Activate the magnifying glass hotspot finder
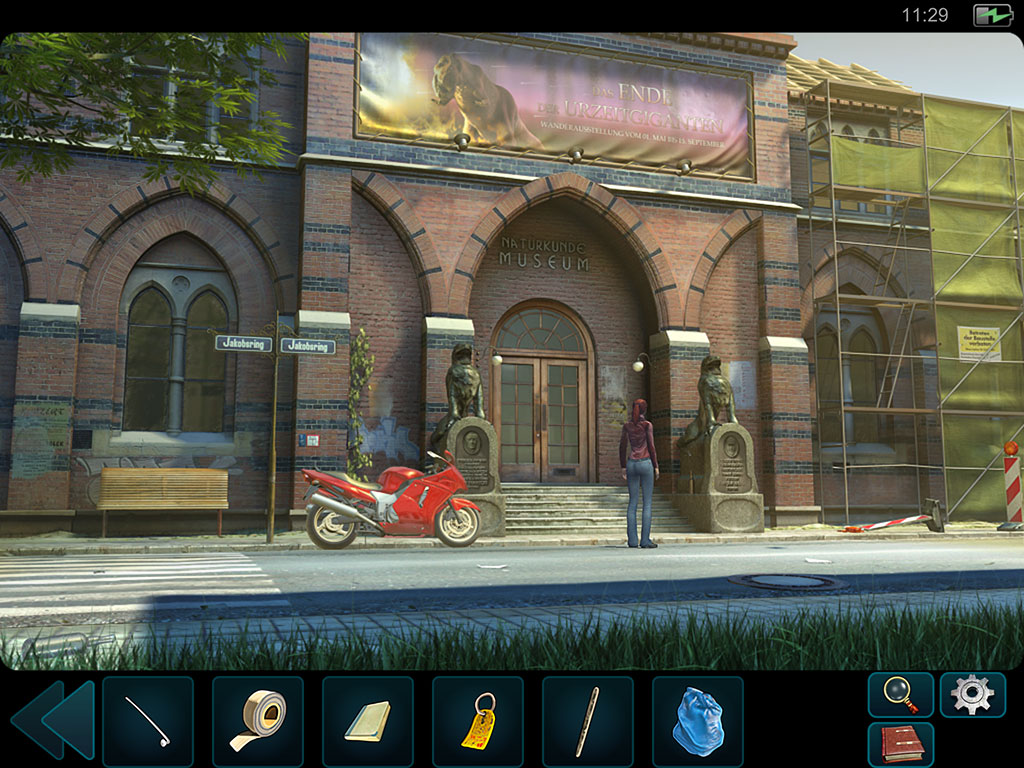1024x768 pixels. [x=900, y=694]
